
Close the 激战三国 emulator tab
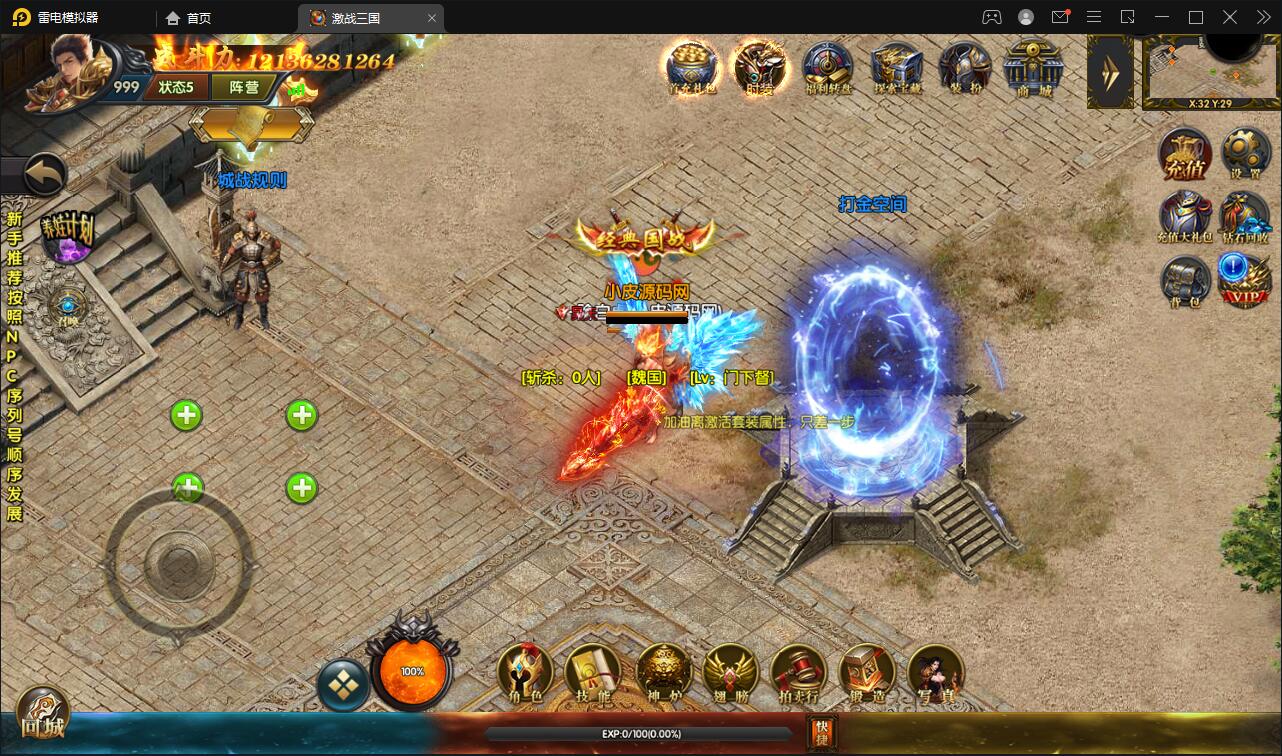(x=431, y=18)
